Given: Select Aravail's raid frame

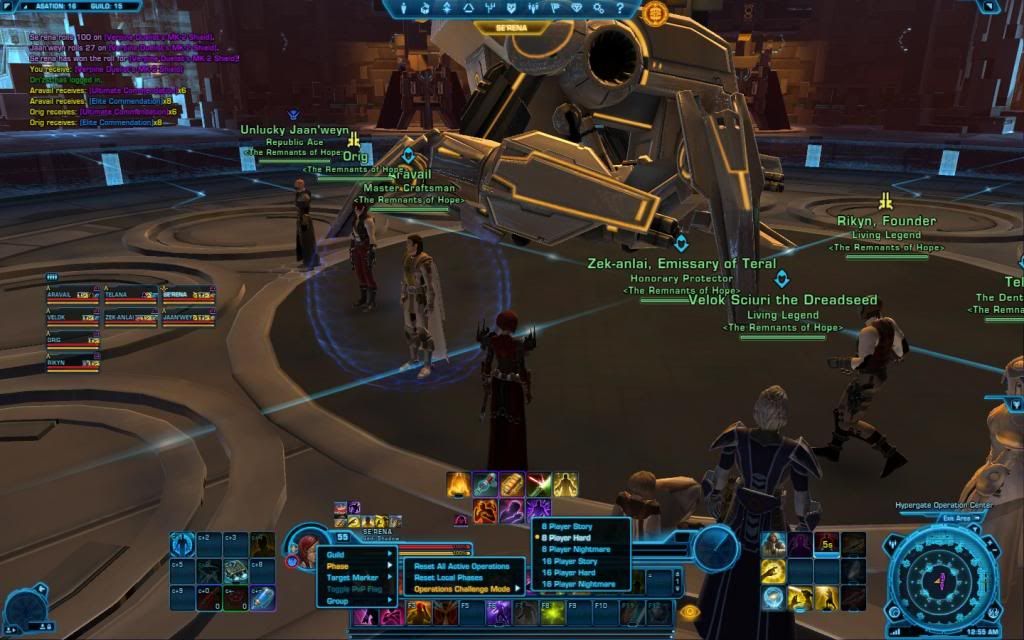Looking at the screenshot, I should (x=72, y=295).
